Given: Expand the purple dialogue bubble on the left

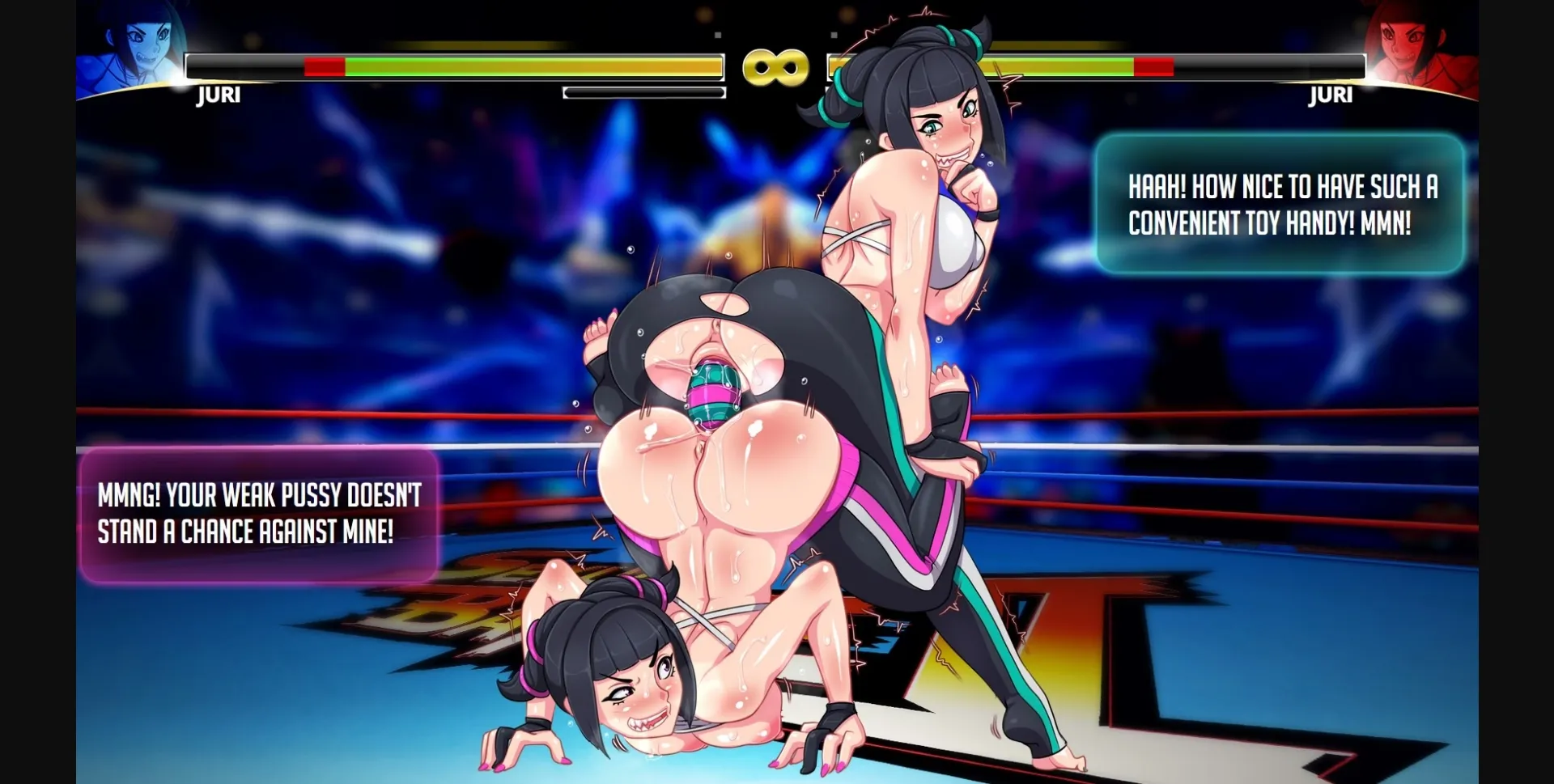Looking at the screenshot, I should [x=259, y=515].
